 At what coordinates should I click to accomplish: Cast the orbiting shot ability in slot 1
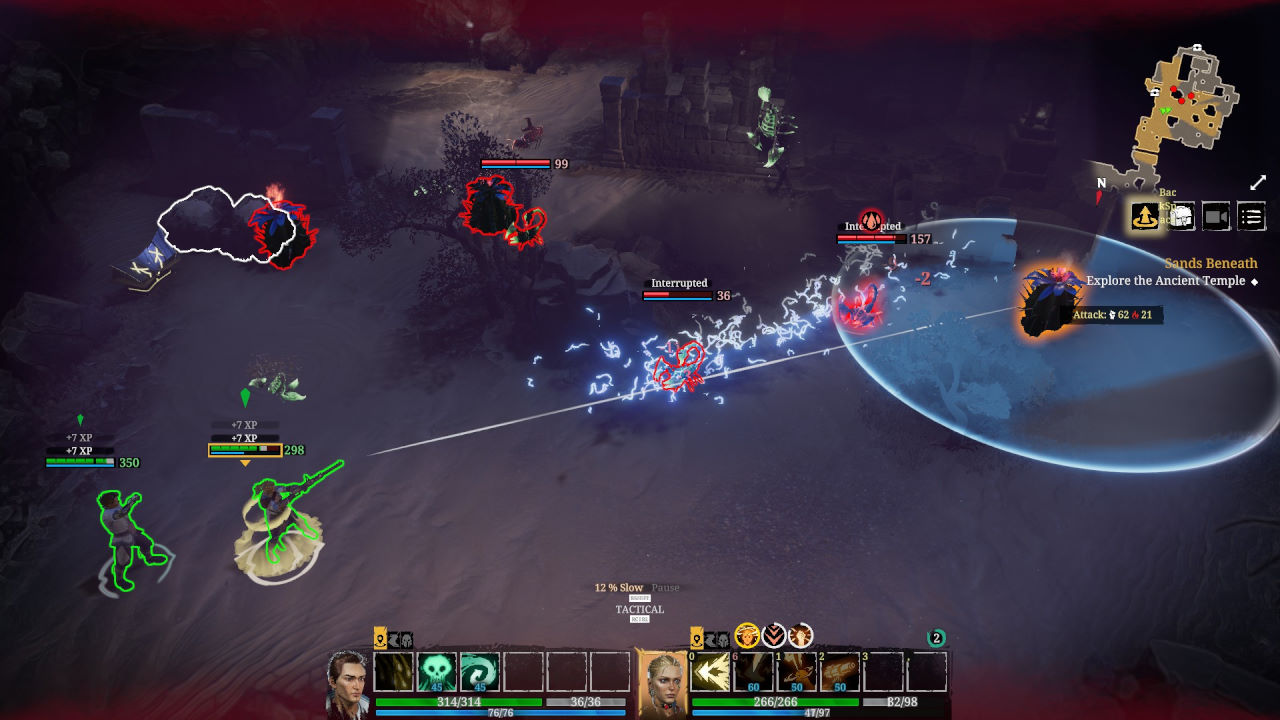798,672
